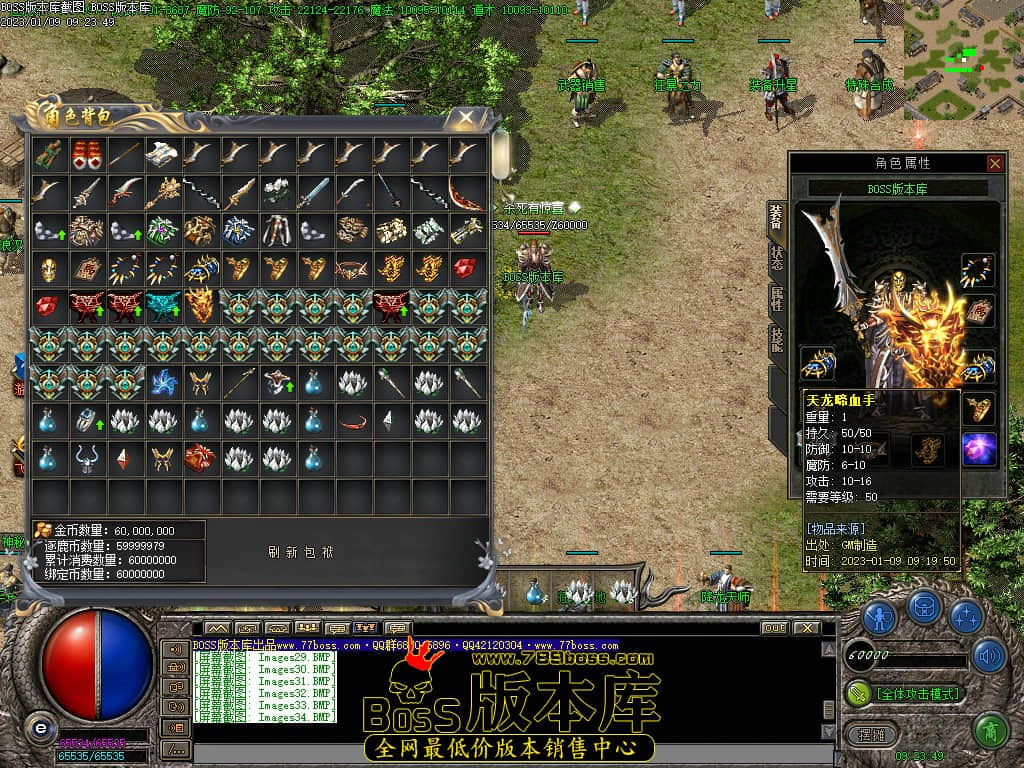Screen dimensions: 1024x768
Task: Select the golden flaming armor item
Action: 200,306
